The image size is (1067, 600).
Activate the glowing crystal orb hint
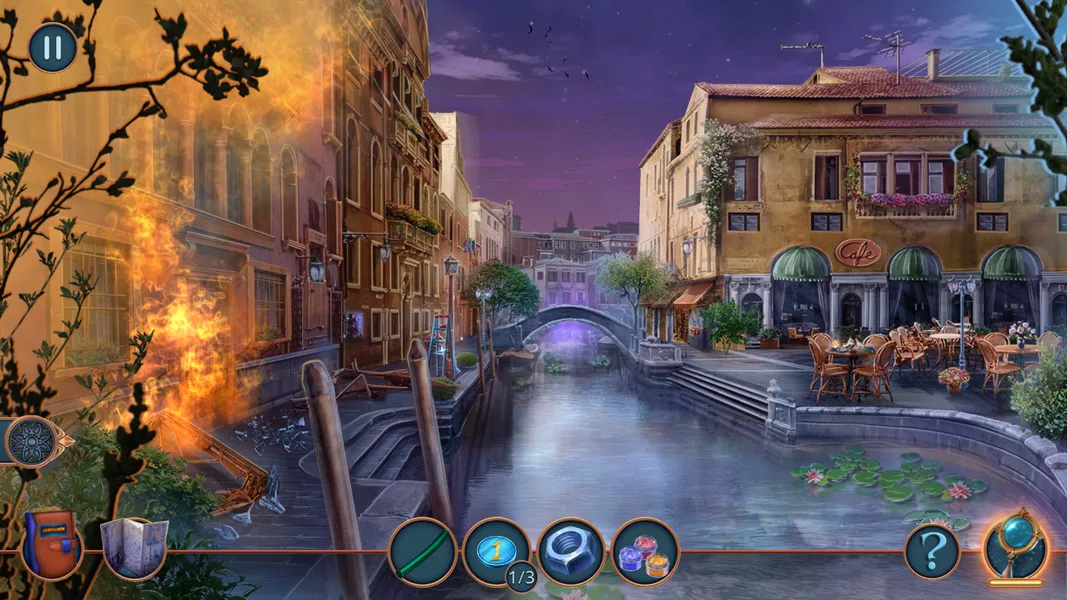(1015, 547)
